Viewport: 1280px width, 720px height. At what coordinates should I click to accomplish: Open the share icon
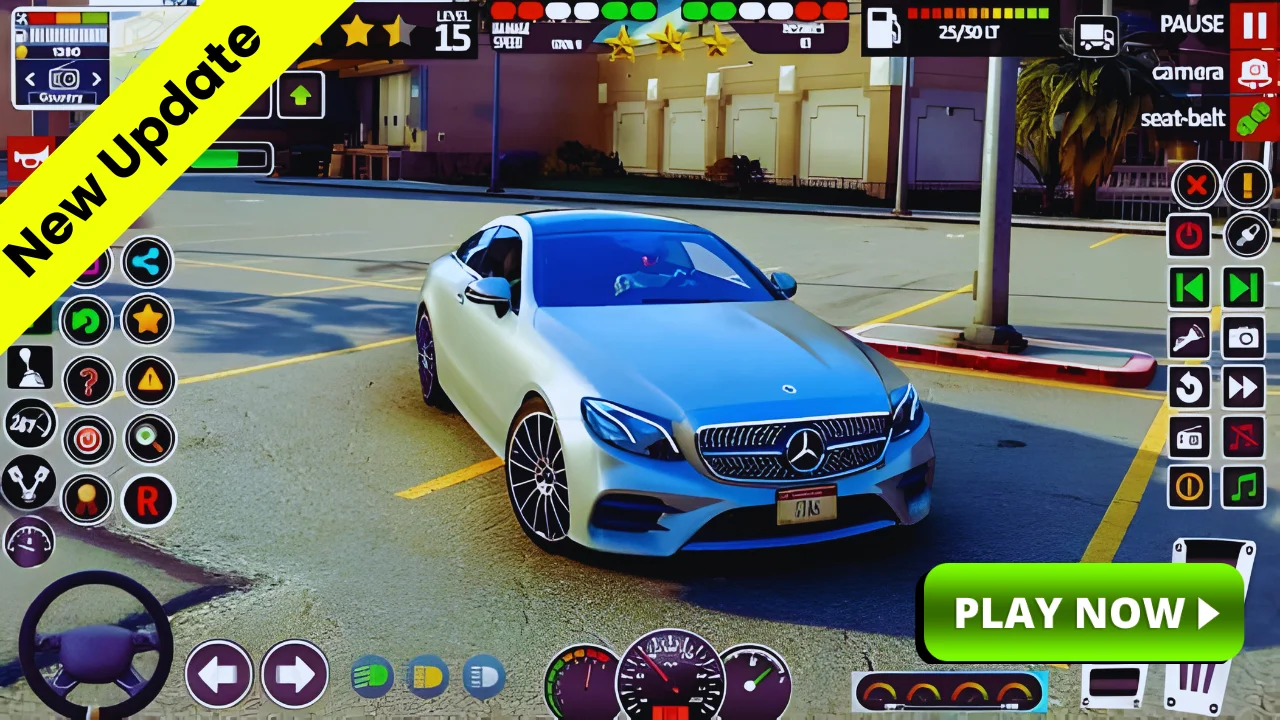pos(146,262)
